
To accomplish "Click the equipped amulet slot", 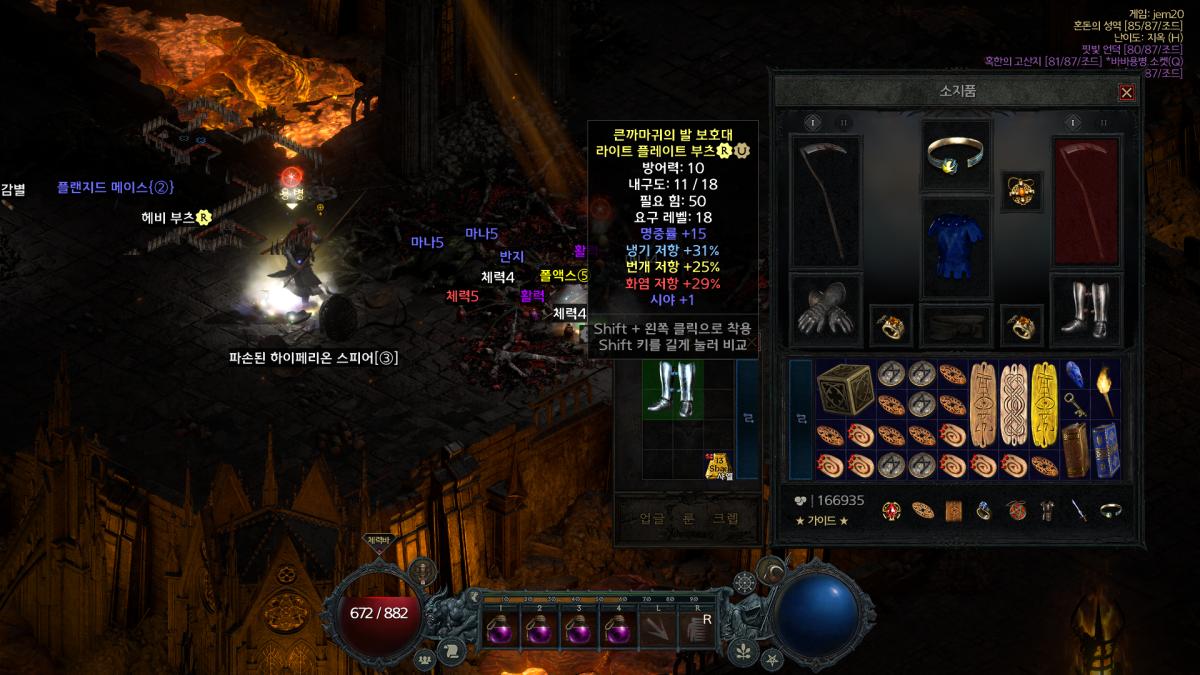I will (x=1021, y=191).
